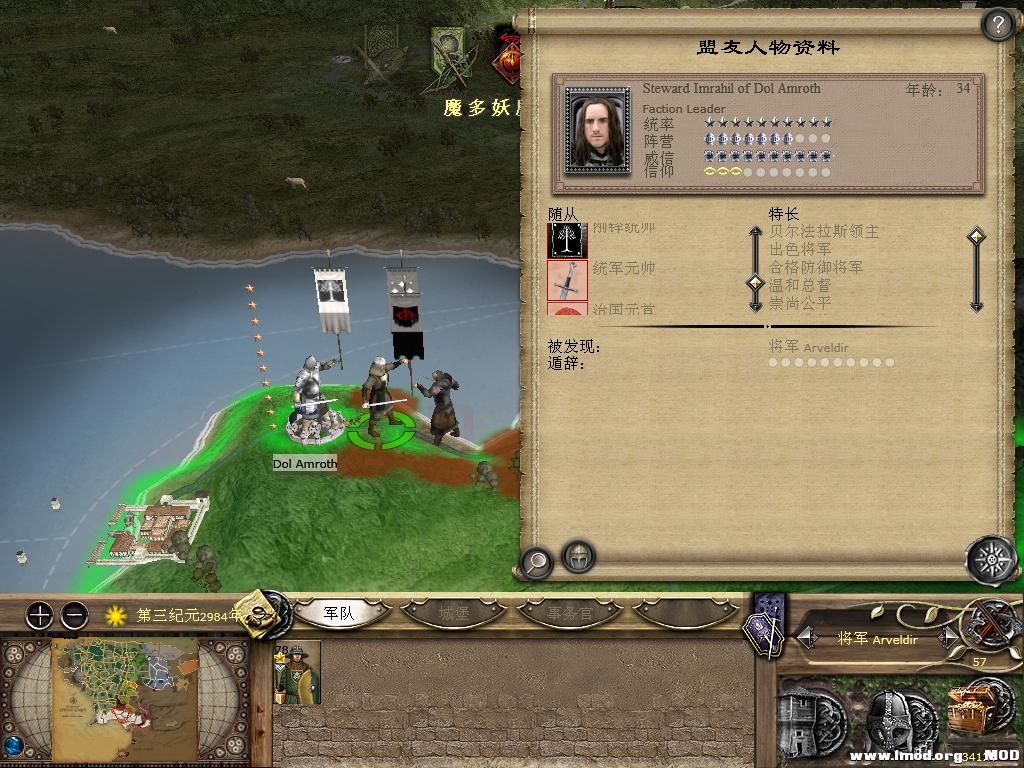
Task: Click the retinue list scrollbar handle
Action: (756, 283)
